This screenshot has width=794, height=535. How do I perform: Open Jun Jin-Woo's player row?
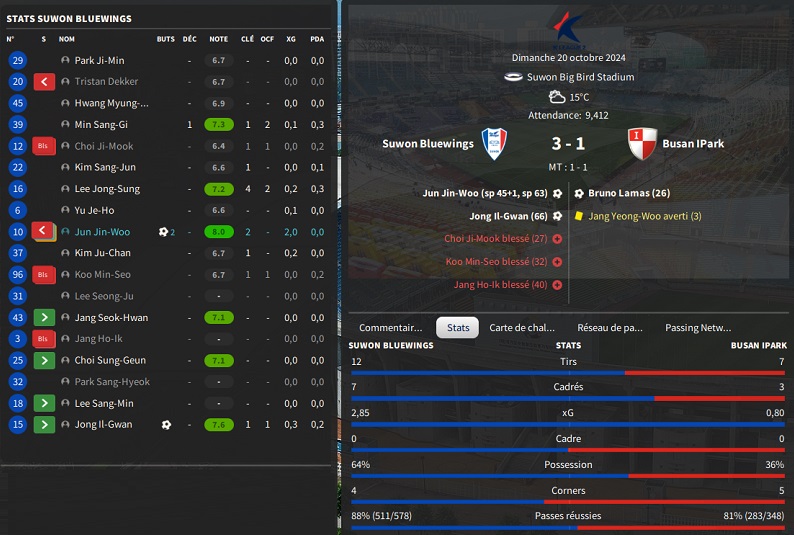(x=102, y=232)
